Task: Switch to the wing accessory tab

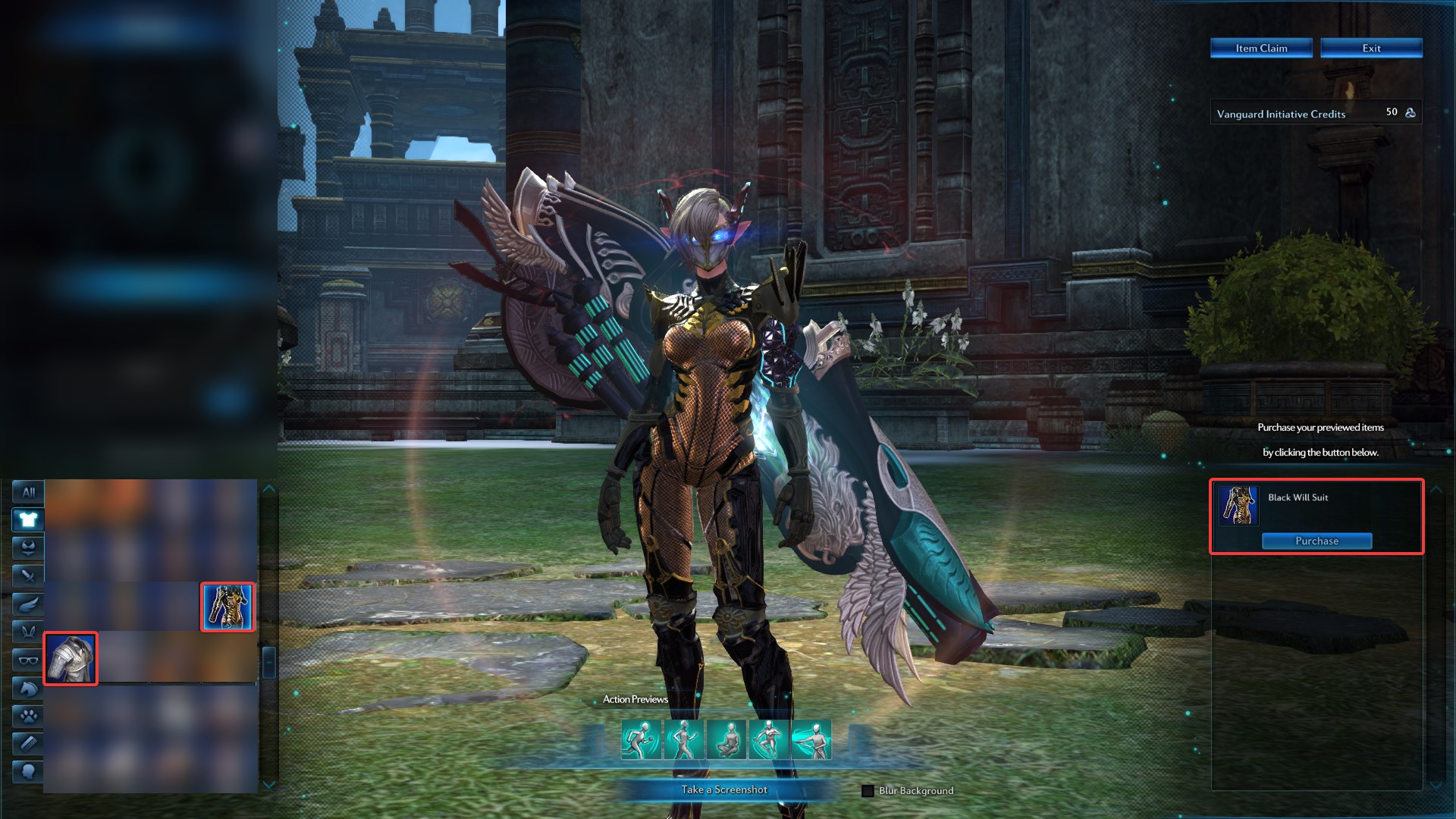Action: pyautogui.click(x=28, y=604)
